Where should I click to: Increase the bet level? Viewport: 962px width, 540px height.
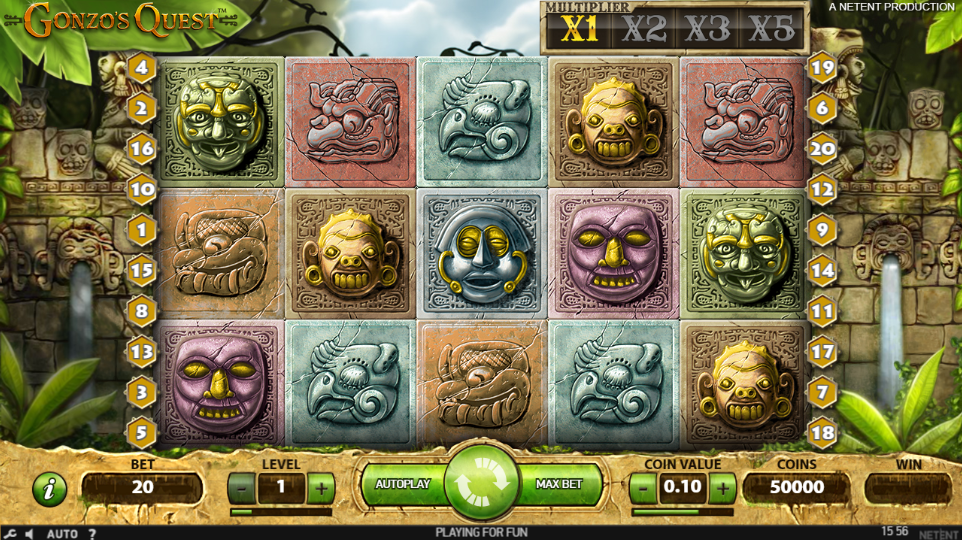tap(320, 488)
